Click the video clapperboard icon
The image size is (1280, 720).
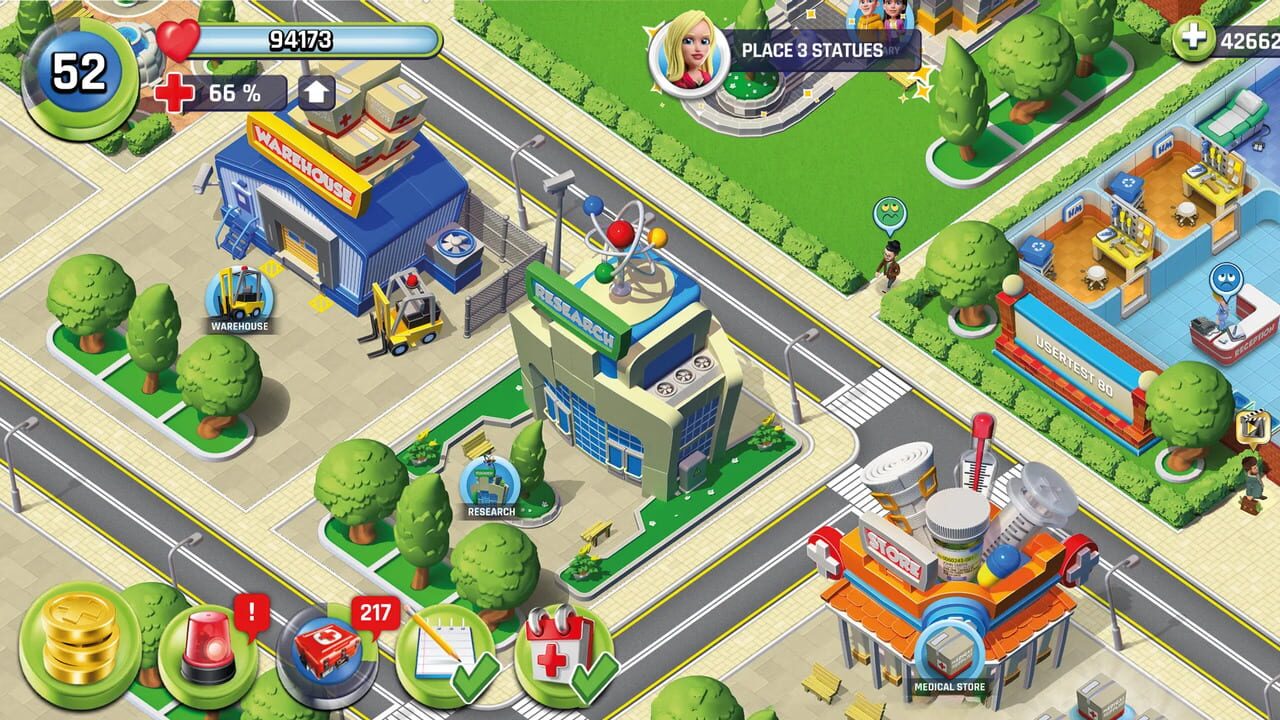(x=1248, y=426)
